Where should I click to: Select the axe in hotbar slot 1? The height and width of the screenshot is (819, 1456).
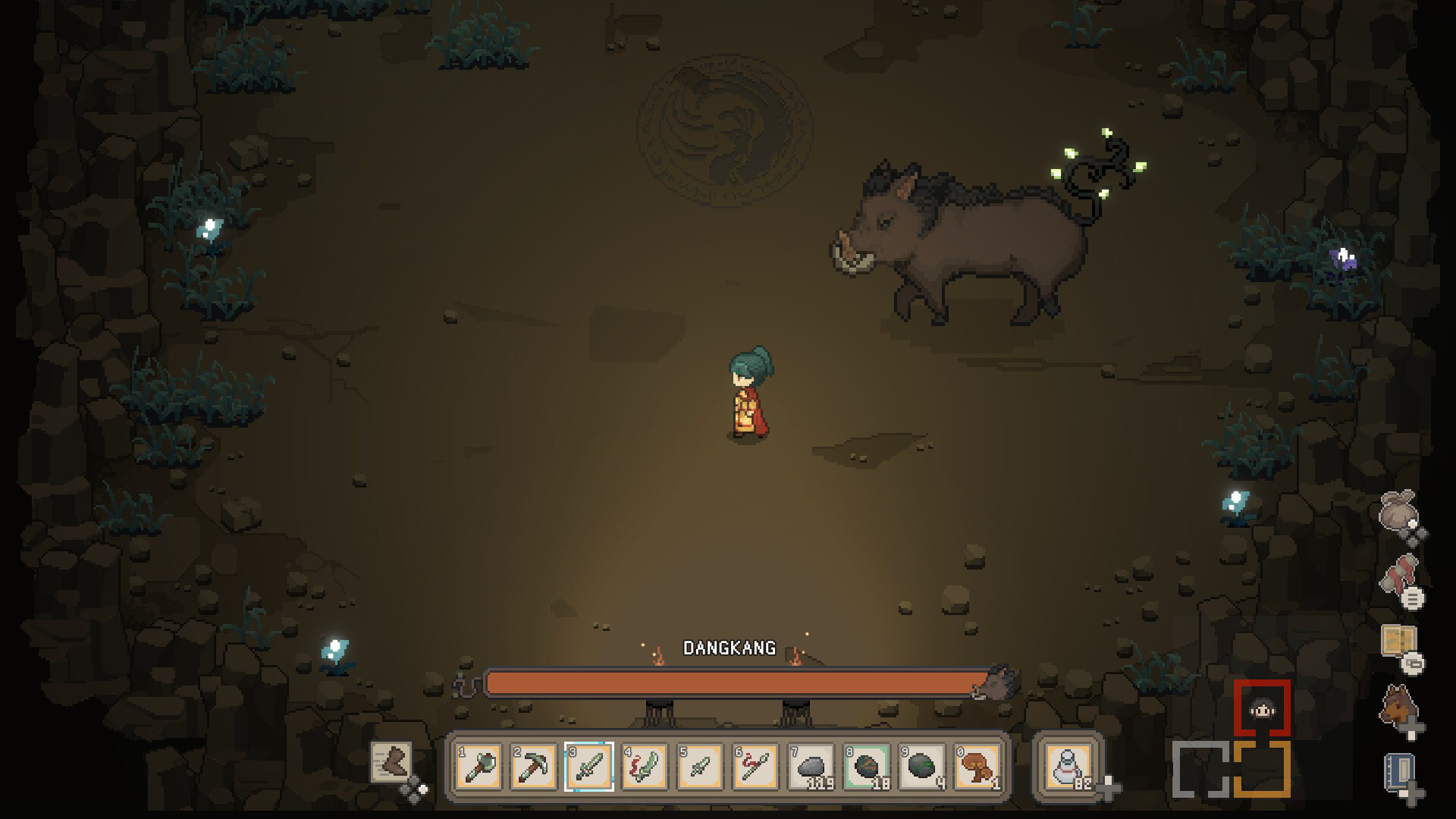[479, 766]
